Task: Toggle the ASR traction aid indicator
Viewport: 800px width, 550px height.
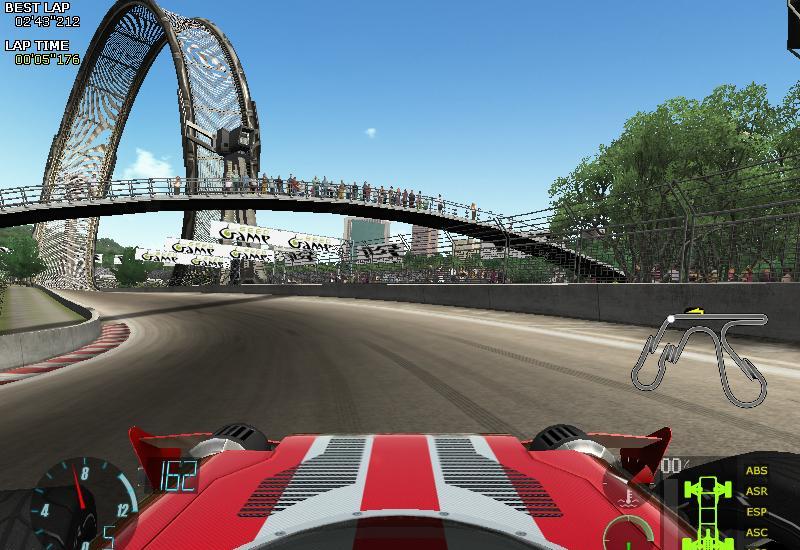Action: point(757,492)
